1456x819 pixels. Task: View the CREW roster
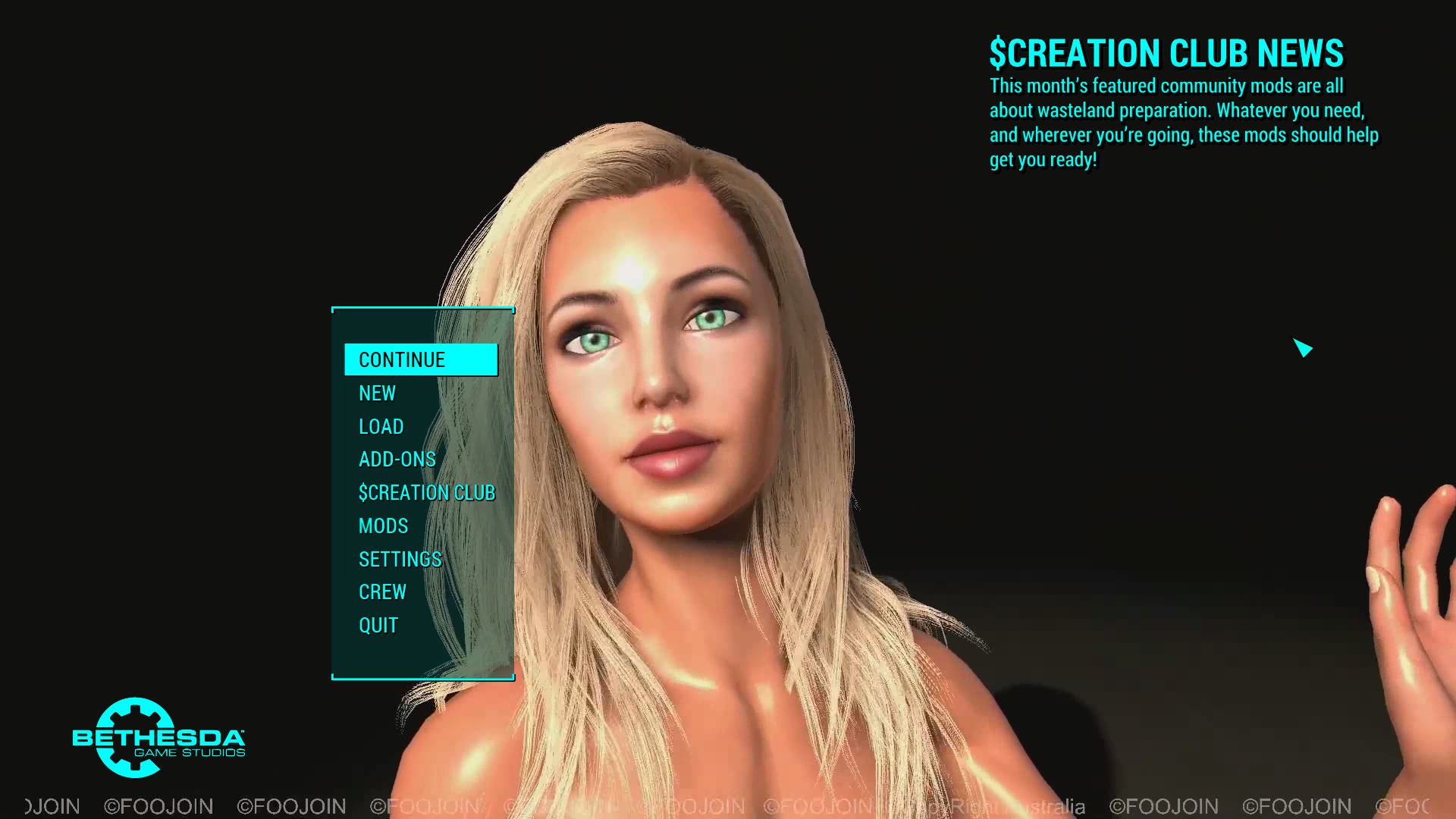[x=382, y=591]
